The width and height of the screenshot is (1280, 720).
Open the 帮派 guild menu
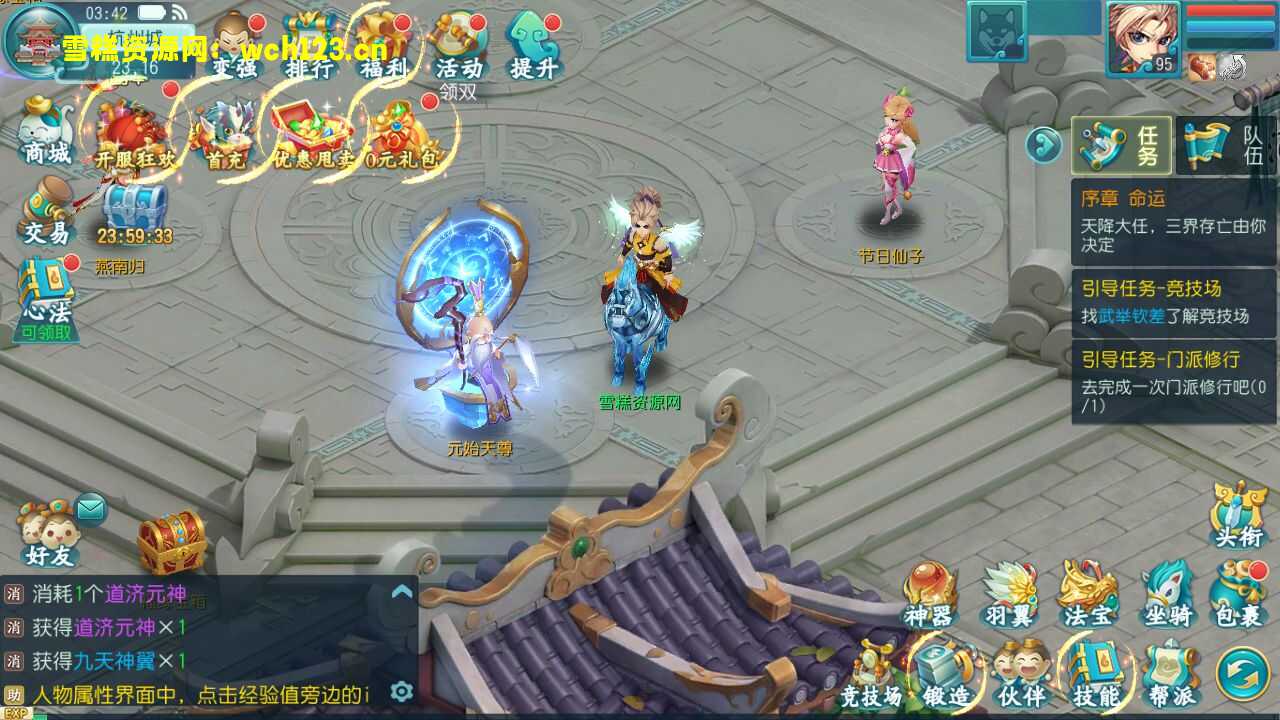1169,673
